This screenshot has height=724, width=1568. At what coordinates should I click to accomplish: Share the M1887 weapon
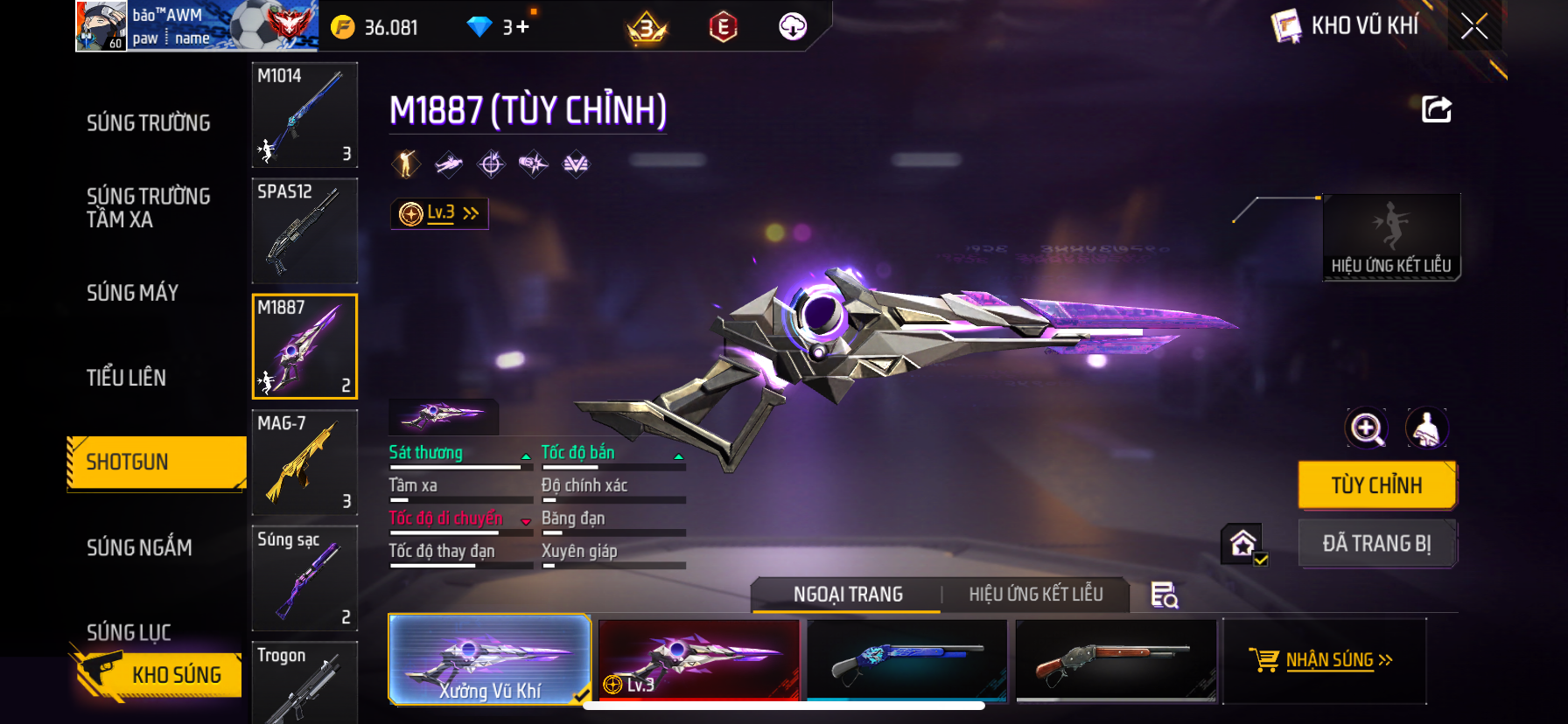(1436, 110)
